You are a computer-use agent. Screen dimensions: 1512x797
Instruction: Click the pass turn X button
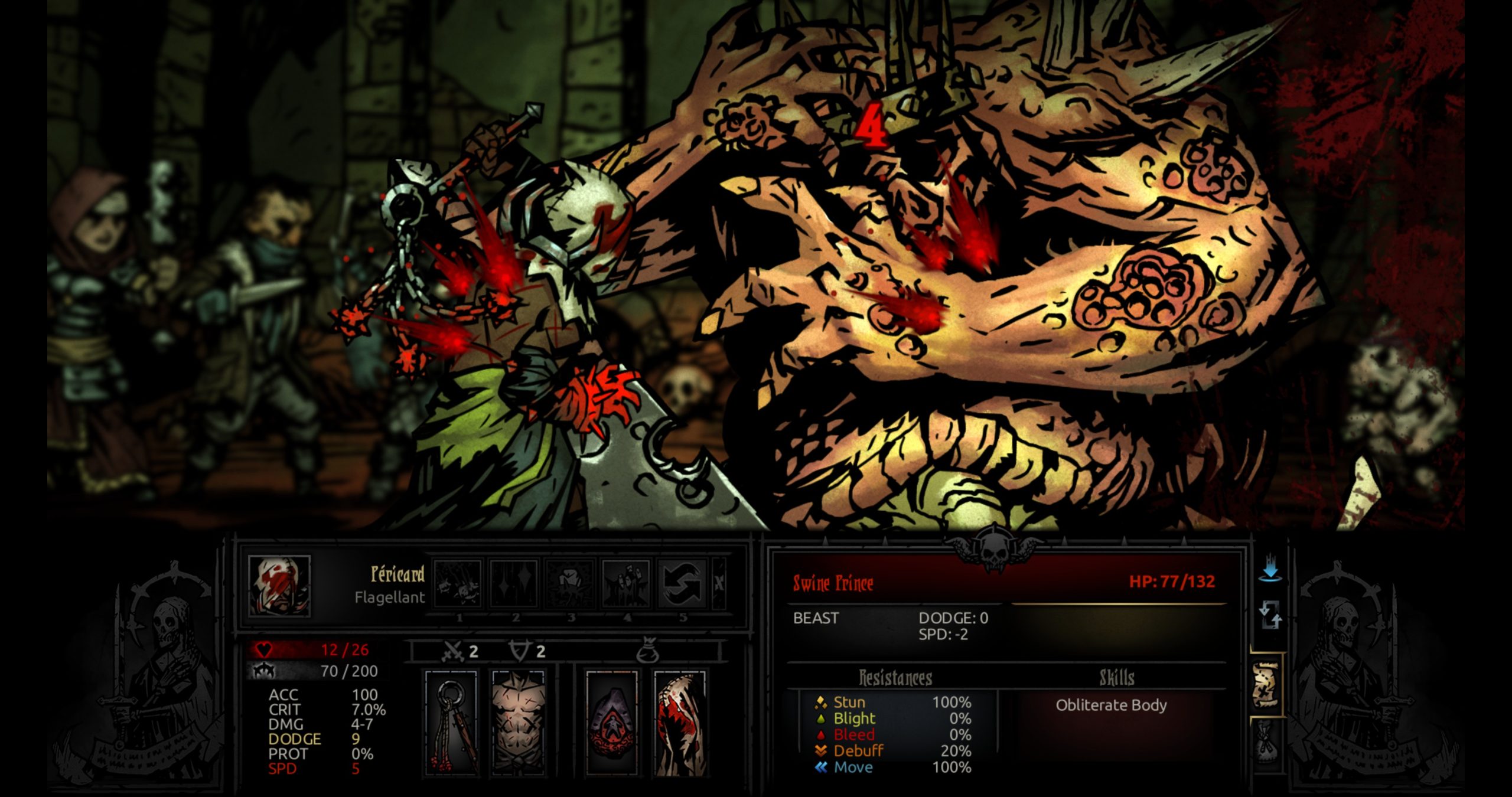(x=719, y=583)
